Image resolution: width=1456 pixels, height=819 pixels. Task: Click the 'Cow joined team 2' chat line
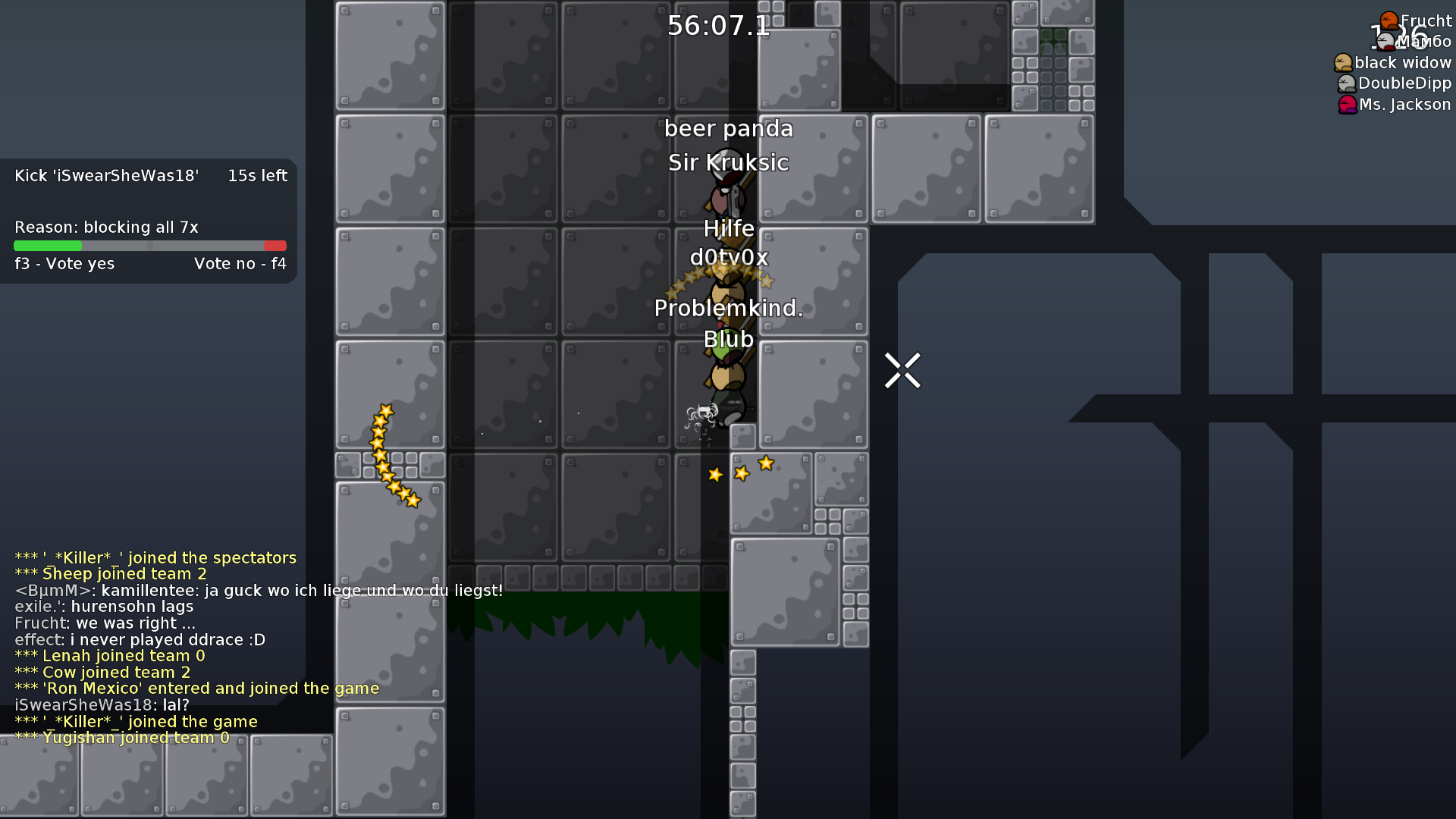103,672
